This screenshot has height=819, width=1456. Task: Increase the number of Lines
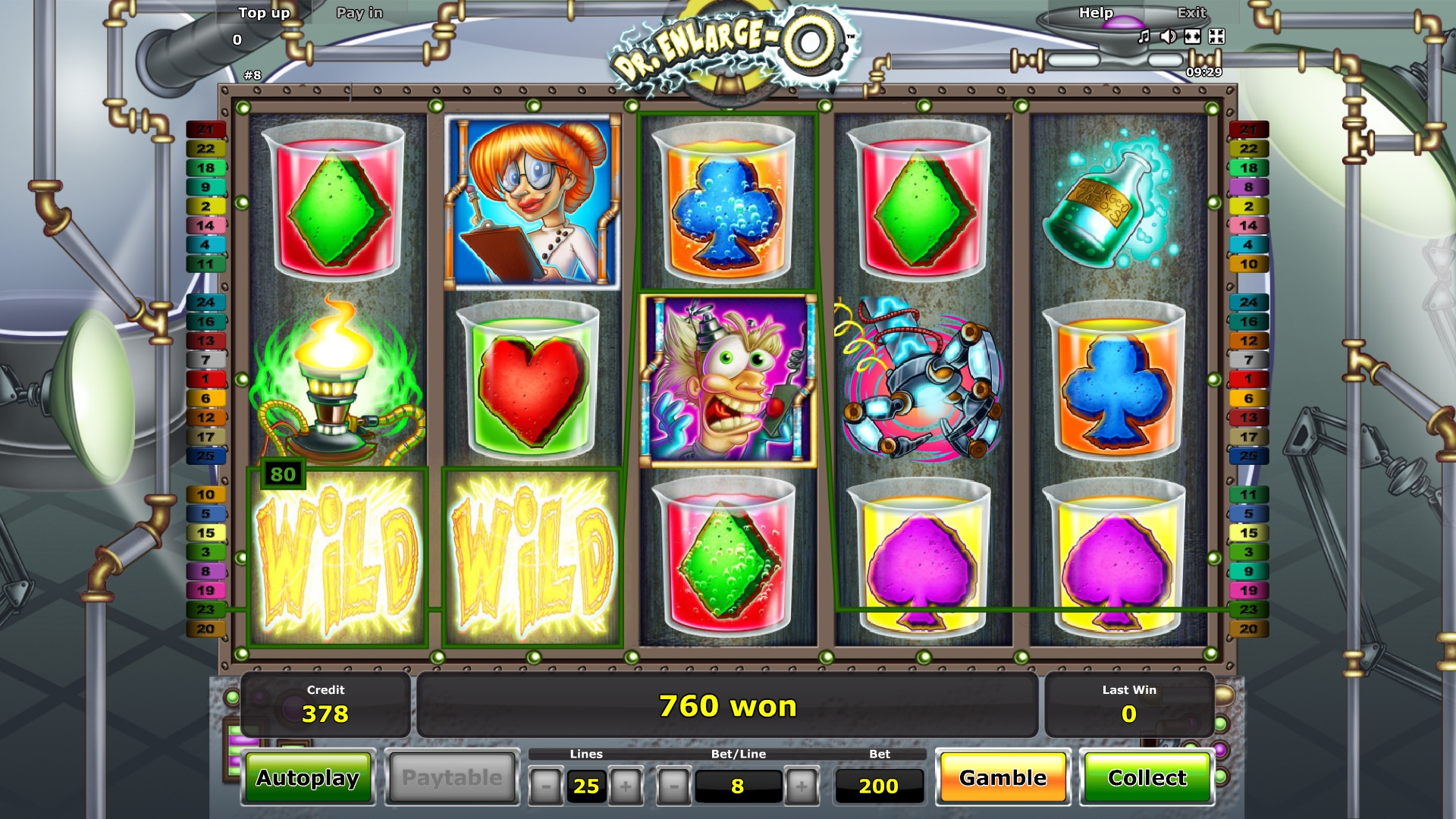626,786
